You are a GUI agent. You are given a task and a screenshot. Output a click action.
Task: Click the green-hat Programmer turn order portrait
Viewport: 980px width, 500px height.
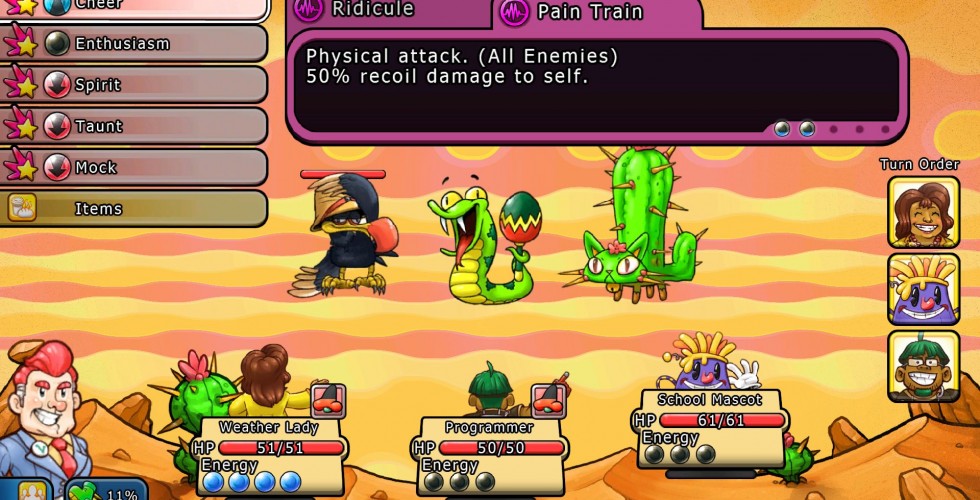(x=923, y=365)
